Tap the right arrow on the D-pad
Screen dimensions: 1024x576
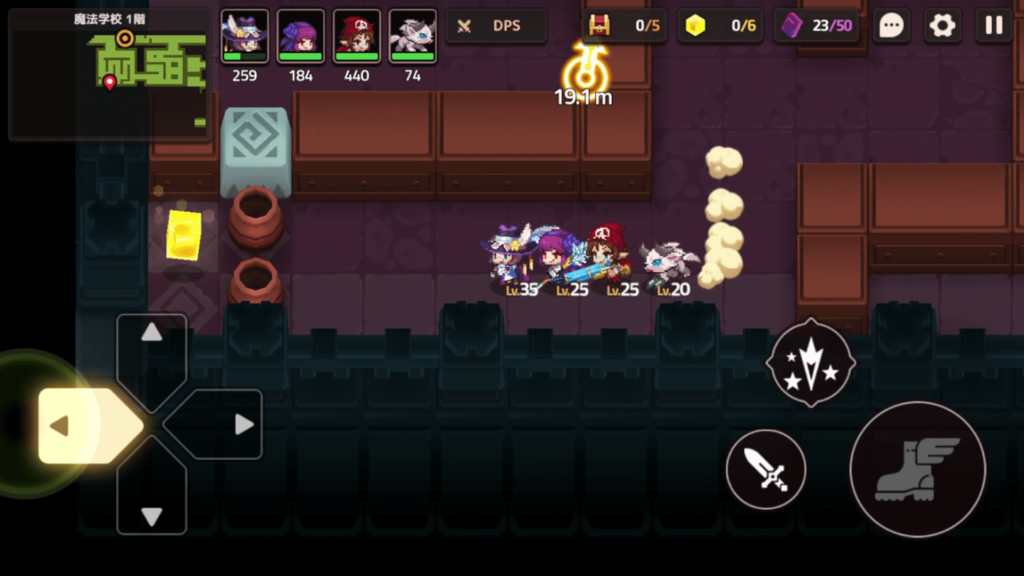(232, 425)
